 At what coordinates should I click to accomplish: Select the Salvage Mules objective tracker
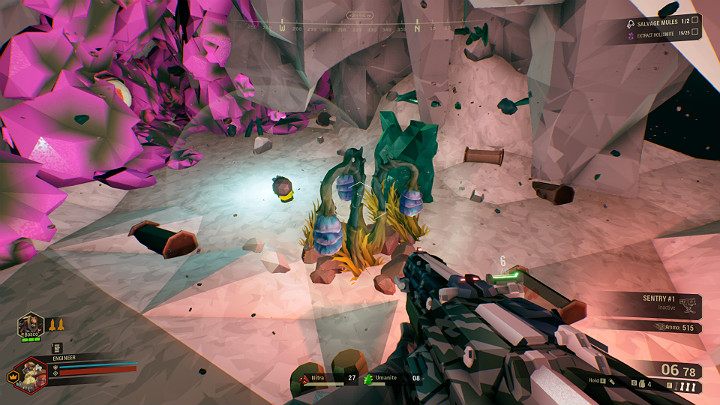click(657, 23)
